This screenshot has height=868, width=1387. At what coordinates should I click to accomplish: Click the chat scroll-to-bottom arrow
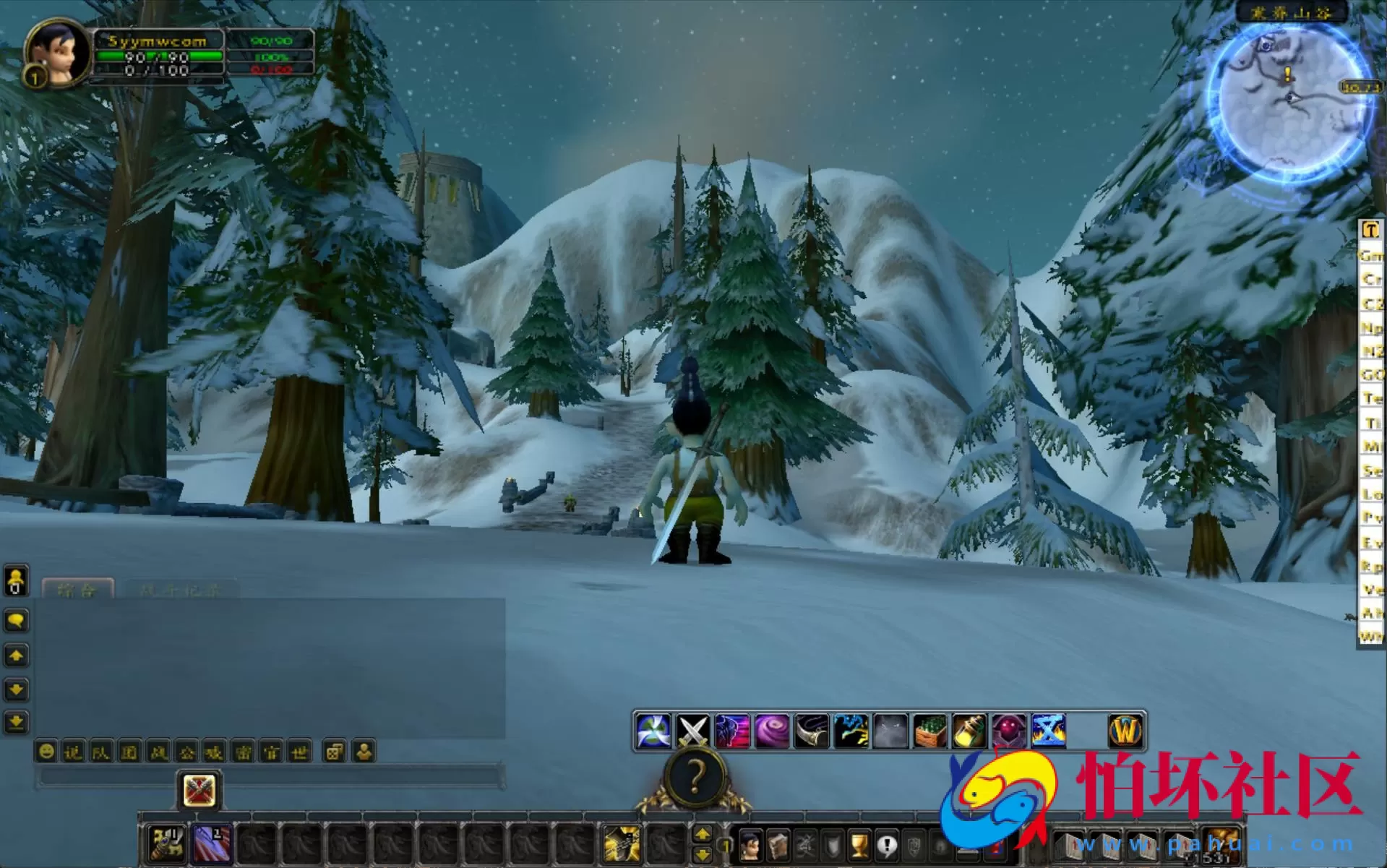point(17,721)
